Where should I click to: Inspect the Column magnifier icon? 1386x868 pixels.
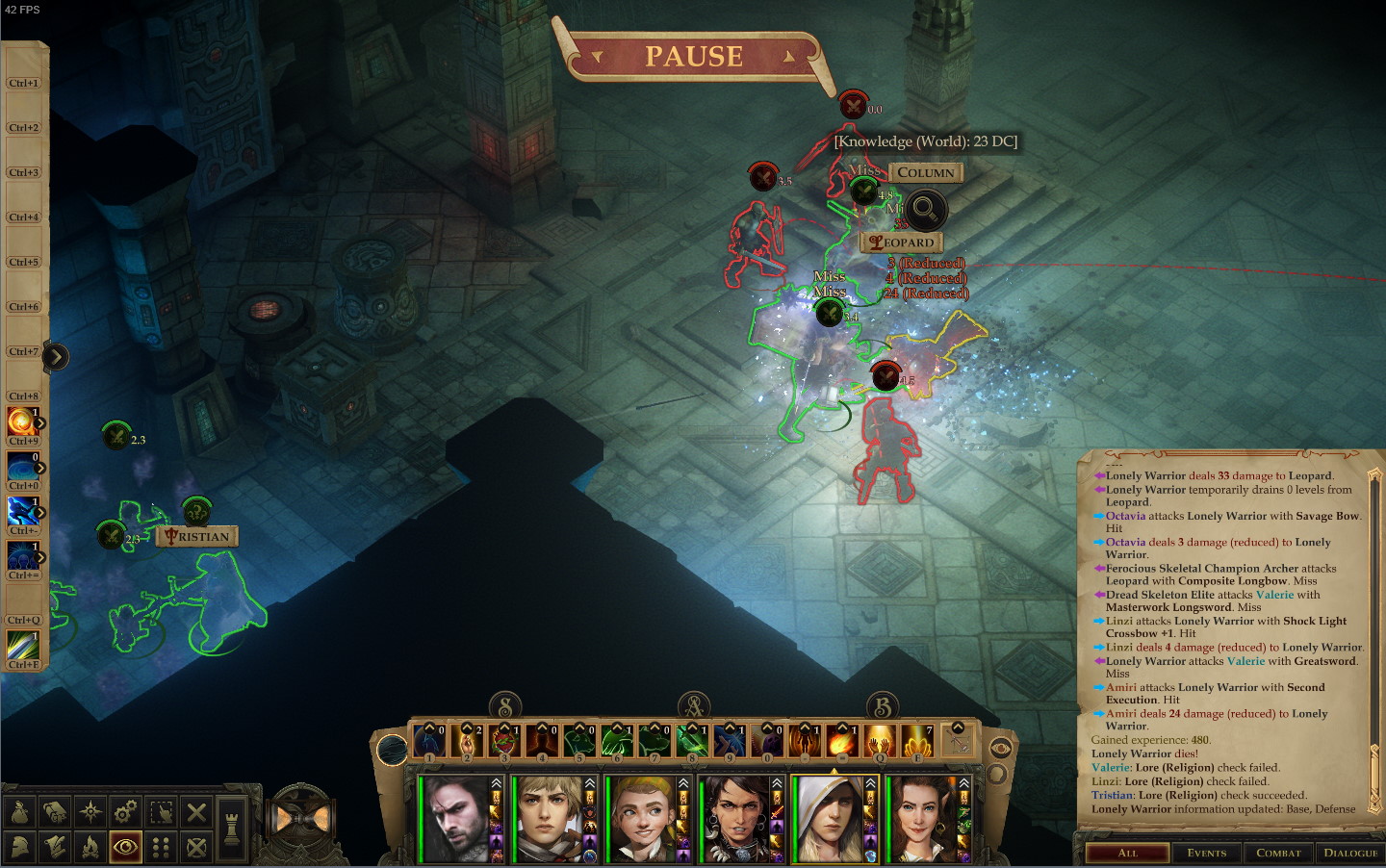click(x=925, y=208)
